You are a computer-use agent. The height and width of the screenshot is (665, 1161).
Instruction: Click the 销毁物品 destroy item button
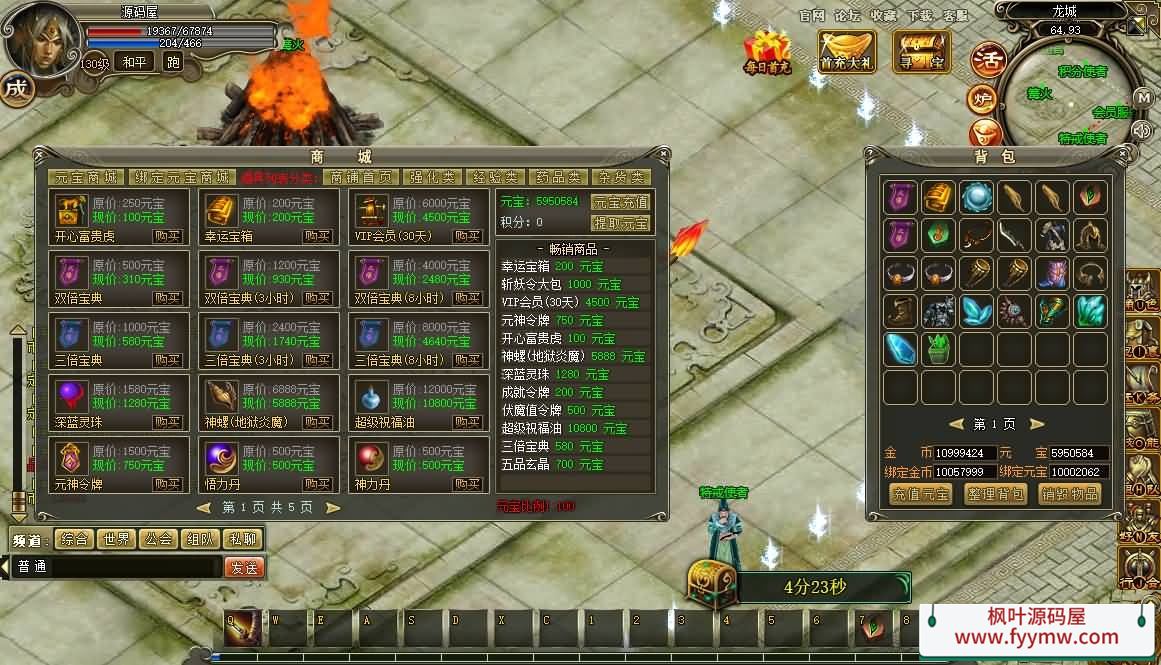[x=1069, y=494]
